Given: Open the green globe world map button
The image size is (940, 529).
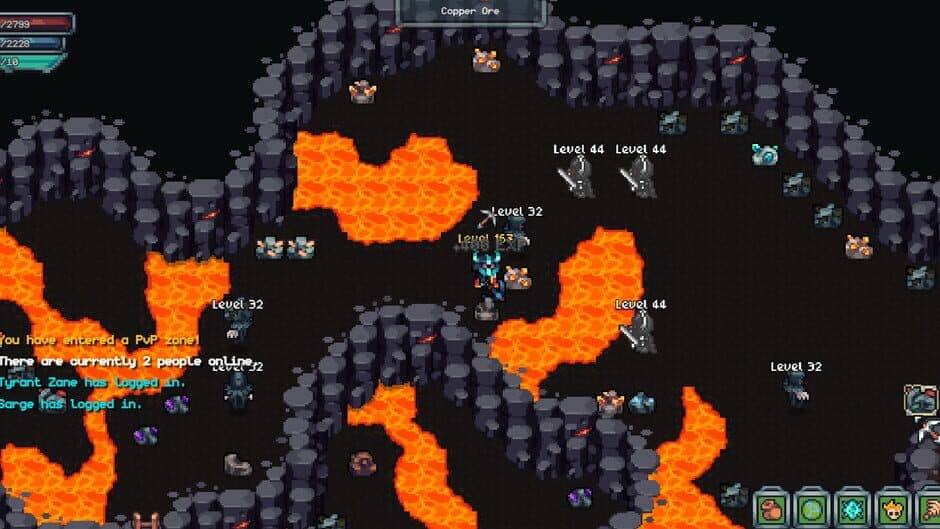Looking at the screenshot, I should 811,508.
